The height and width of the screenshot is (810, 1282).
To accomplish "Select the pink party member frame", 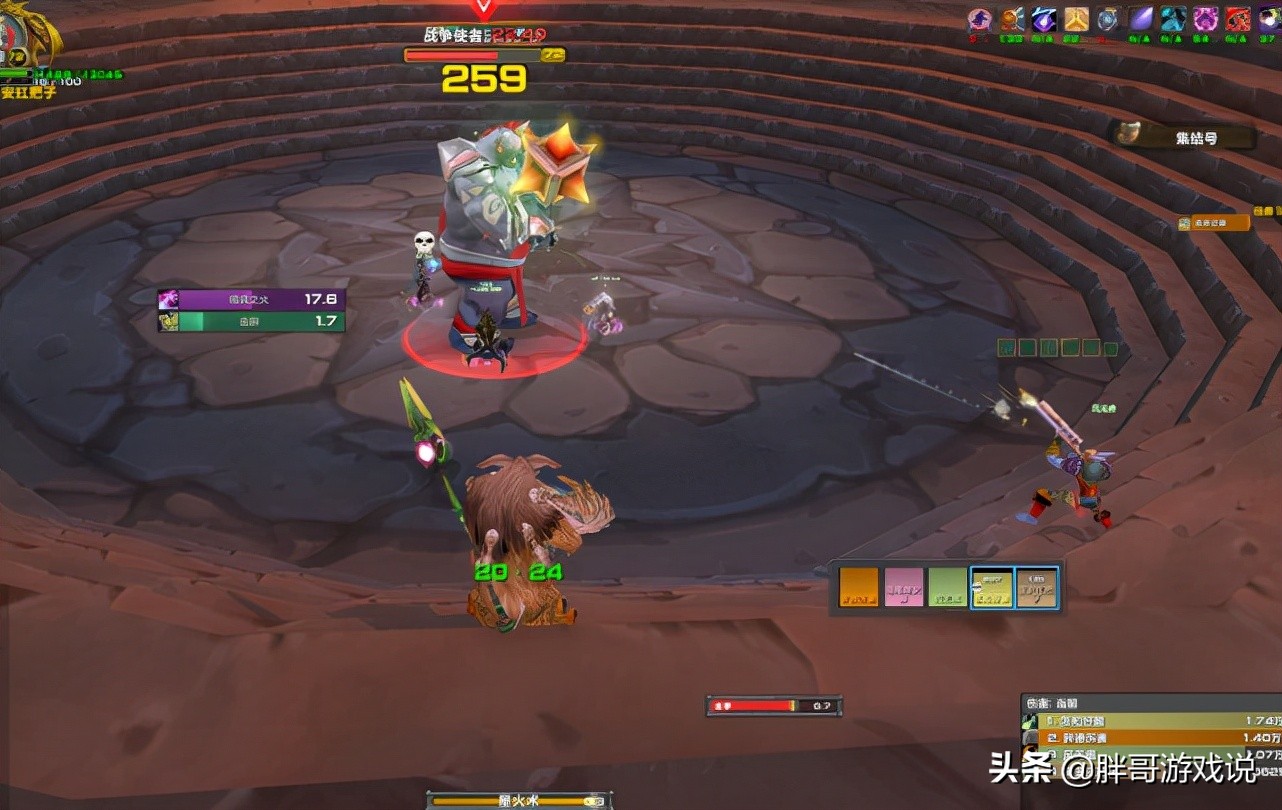I will [903, 588].
